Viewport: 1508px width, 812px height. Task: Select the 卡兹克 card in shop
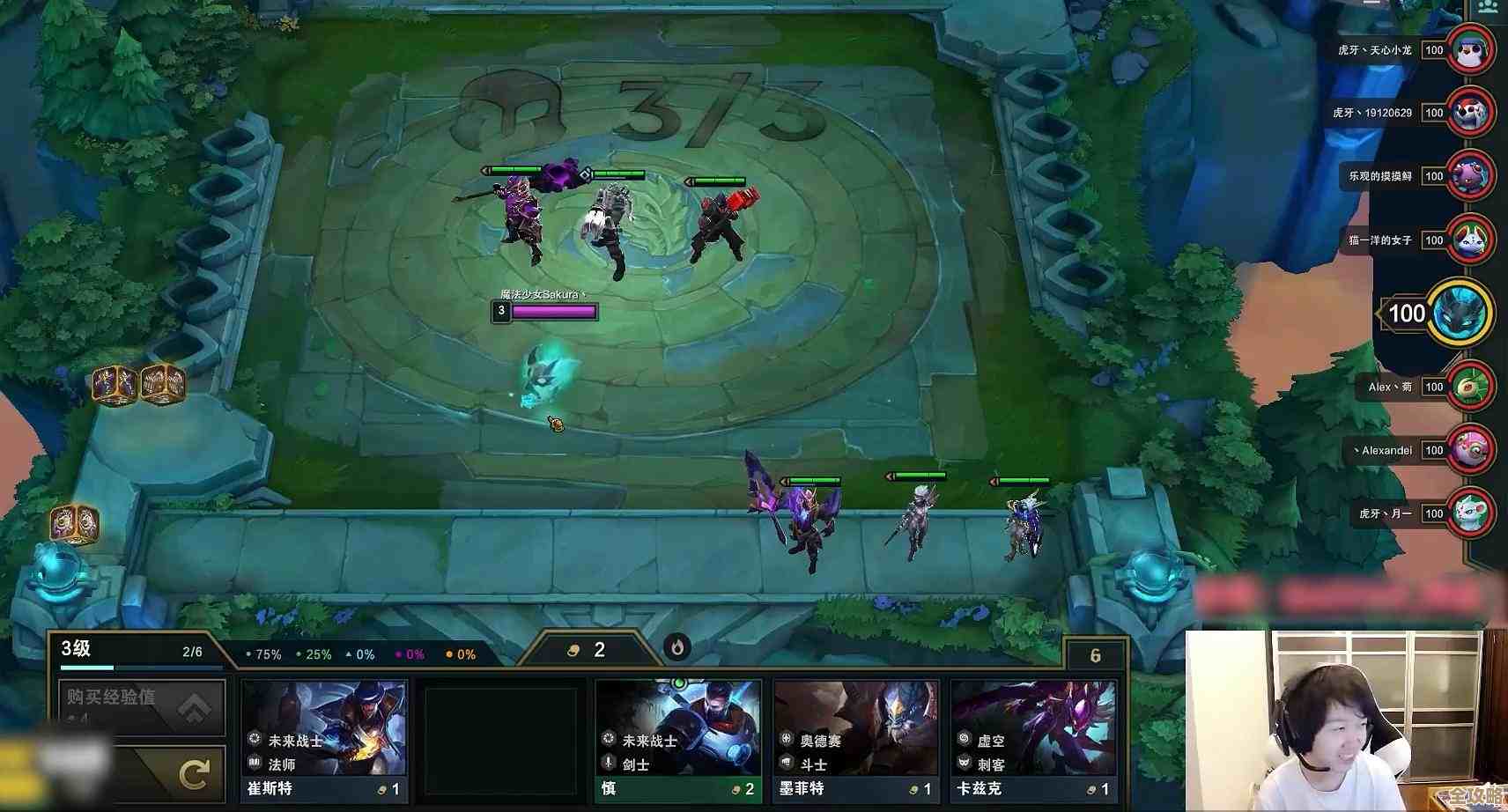(1033, 738)
